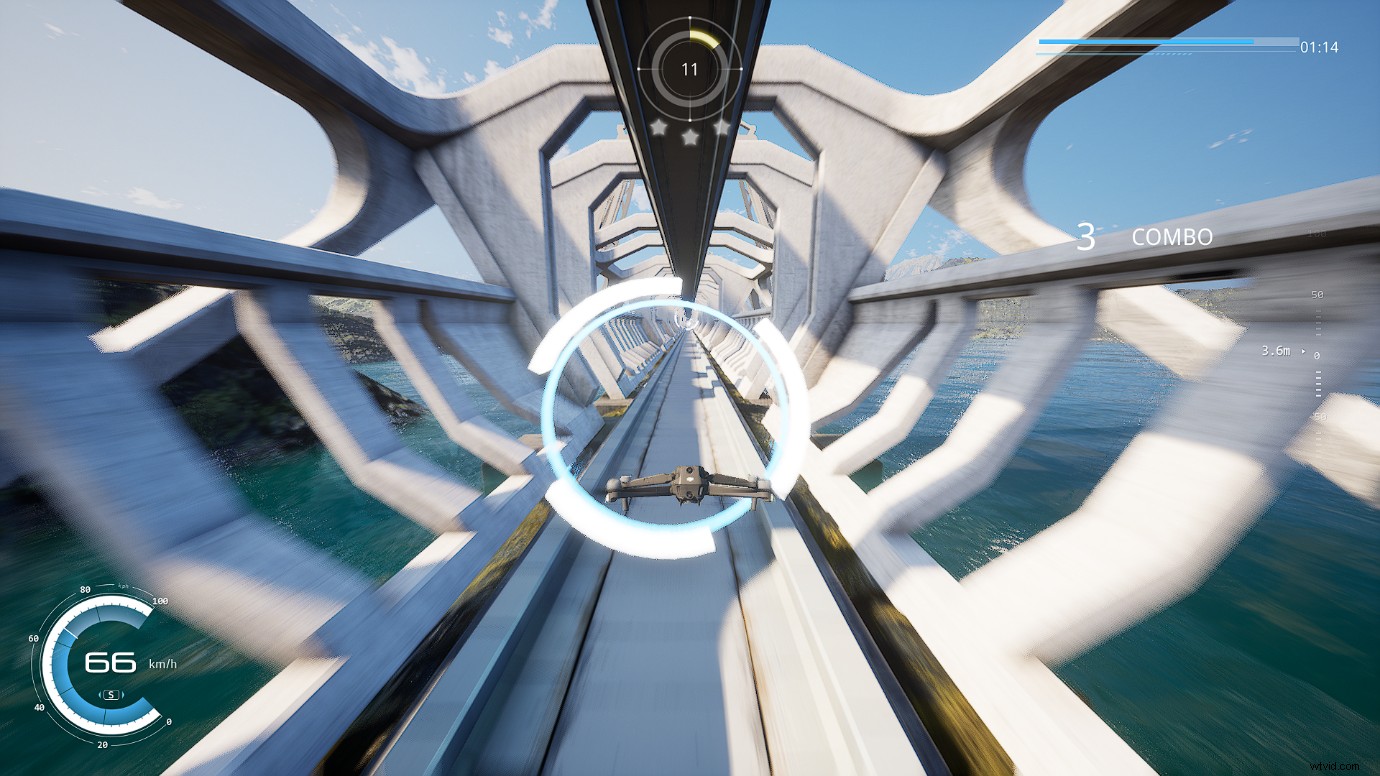Select the first star under the lap gauge
1380x776 pixels.
659,126
